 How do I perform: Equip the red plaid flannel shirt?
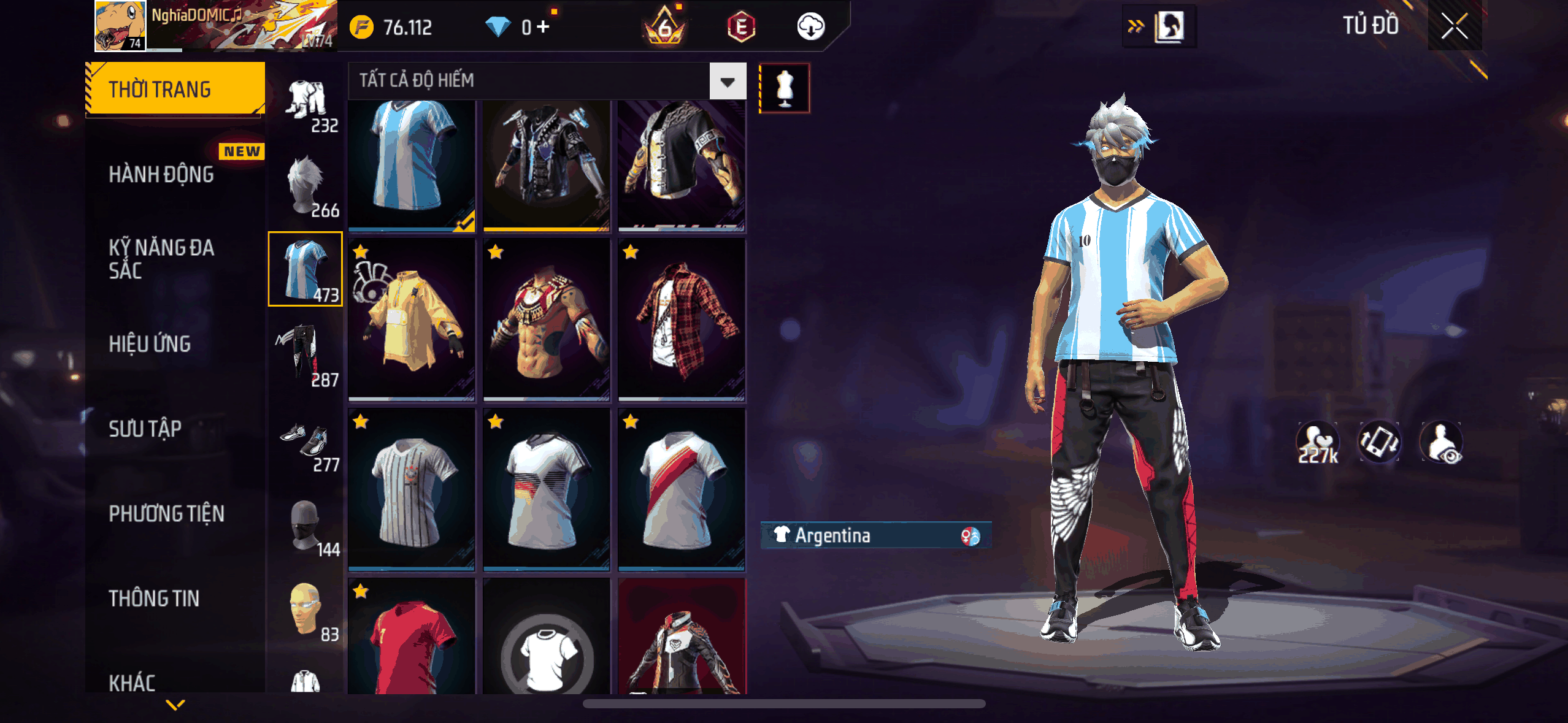pyautogui.click(x=682, y=319)
